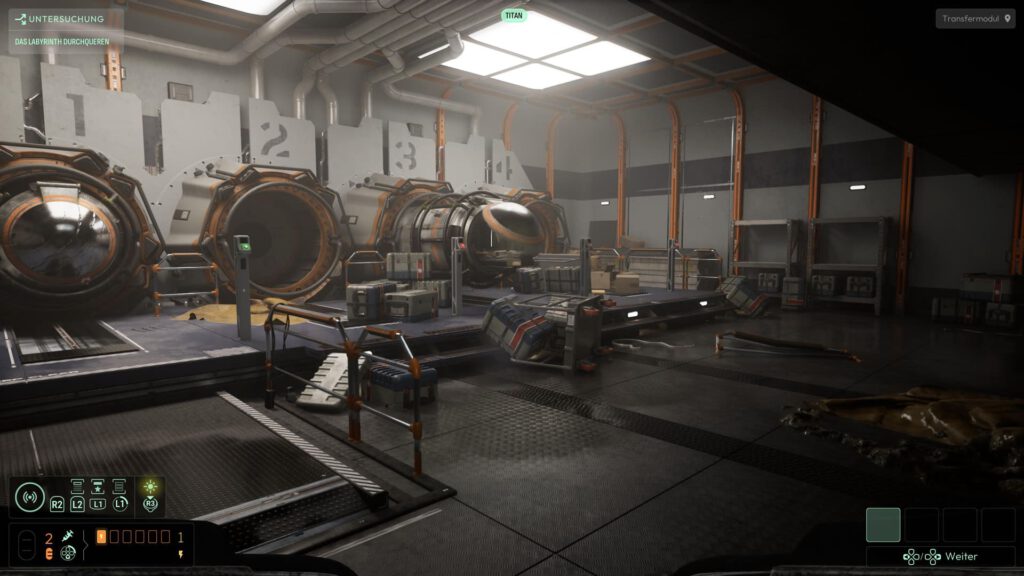Toggle the green flashlight sun icon
Viewport: 1024px width, 576px height.
pos(150,488)
